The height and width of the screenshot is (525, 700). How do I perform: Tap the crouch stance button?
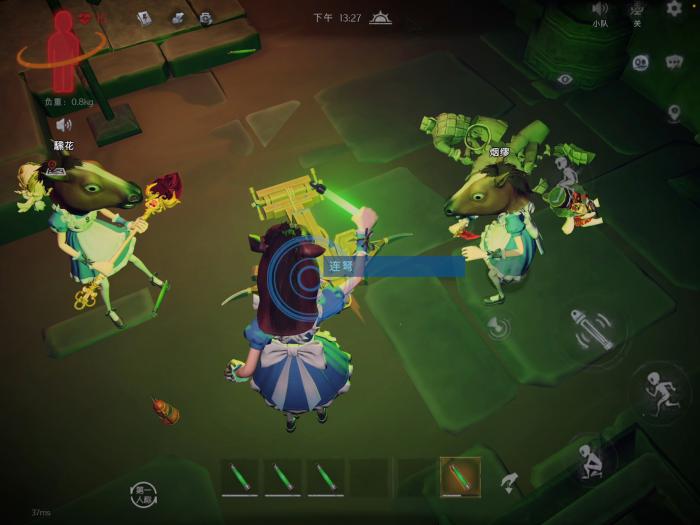590,462
